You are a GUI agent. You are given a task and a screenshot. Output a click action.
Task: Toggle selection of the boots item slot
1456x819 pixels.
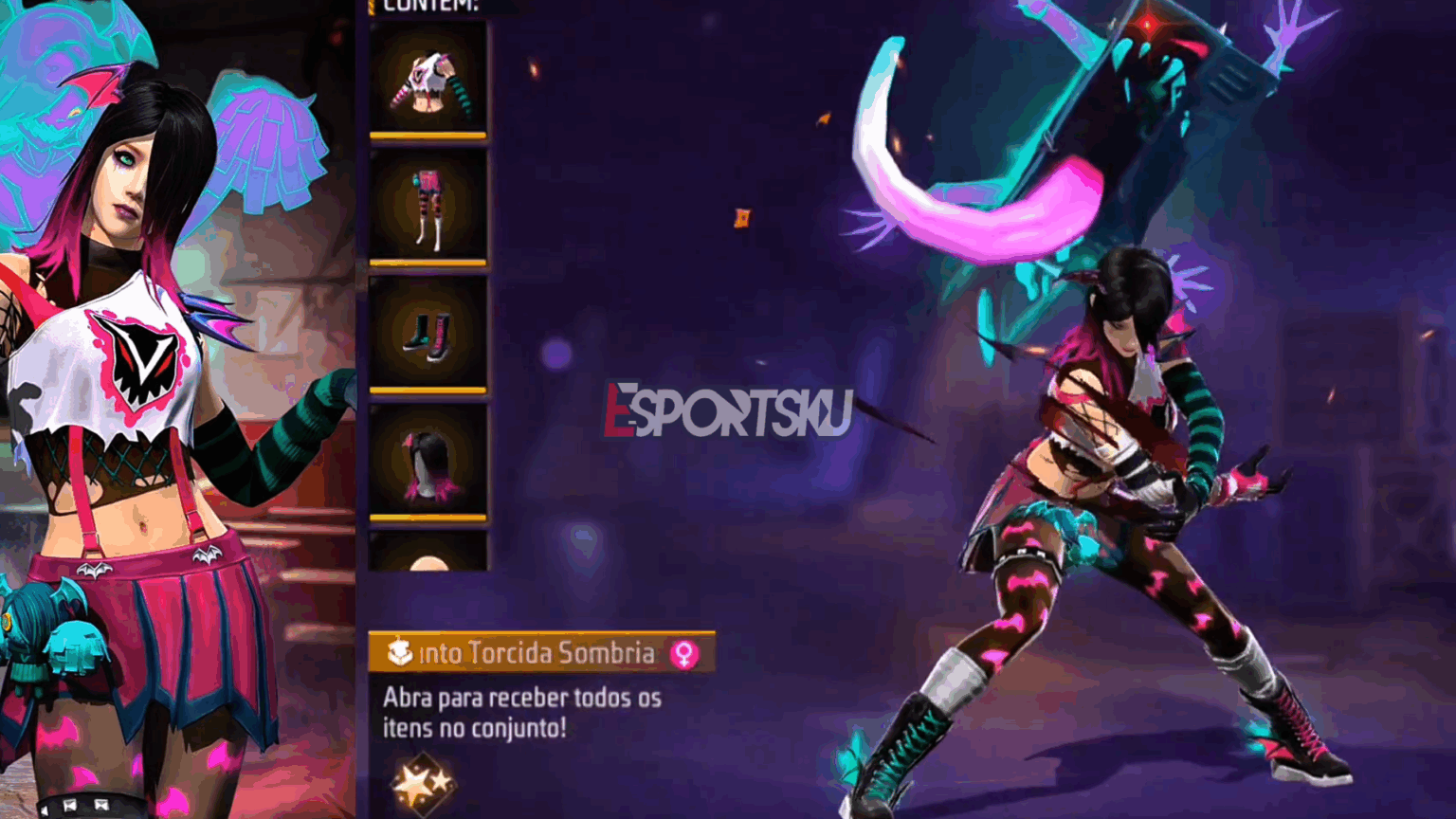click(429, 334)
